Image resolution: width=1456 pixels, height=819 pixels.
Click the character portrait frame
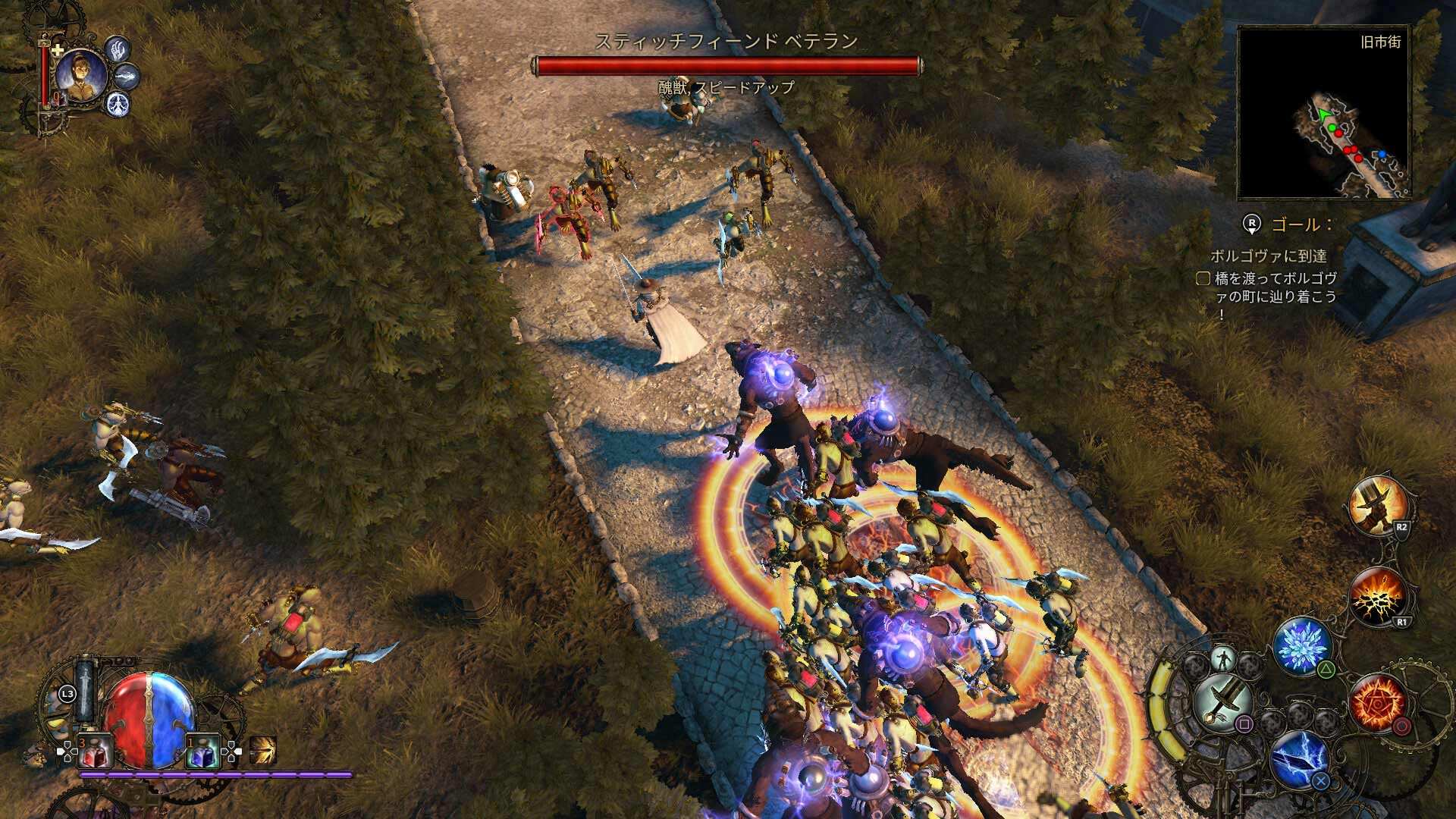point(80,76)
